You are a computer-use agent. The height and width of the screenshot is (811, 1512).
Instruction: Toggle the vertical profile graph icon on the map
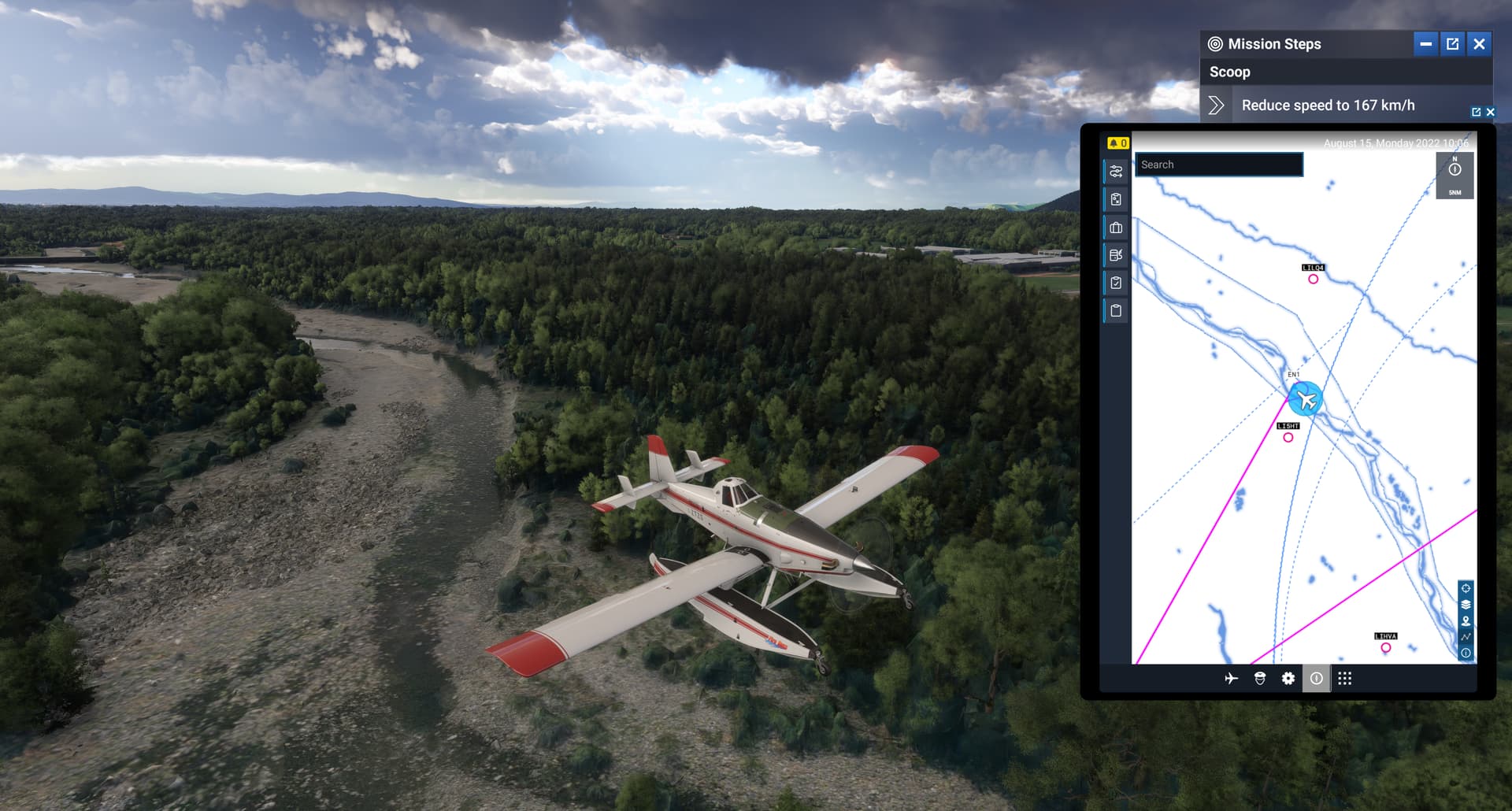tap(1466, 635)
